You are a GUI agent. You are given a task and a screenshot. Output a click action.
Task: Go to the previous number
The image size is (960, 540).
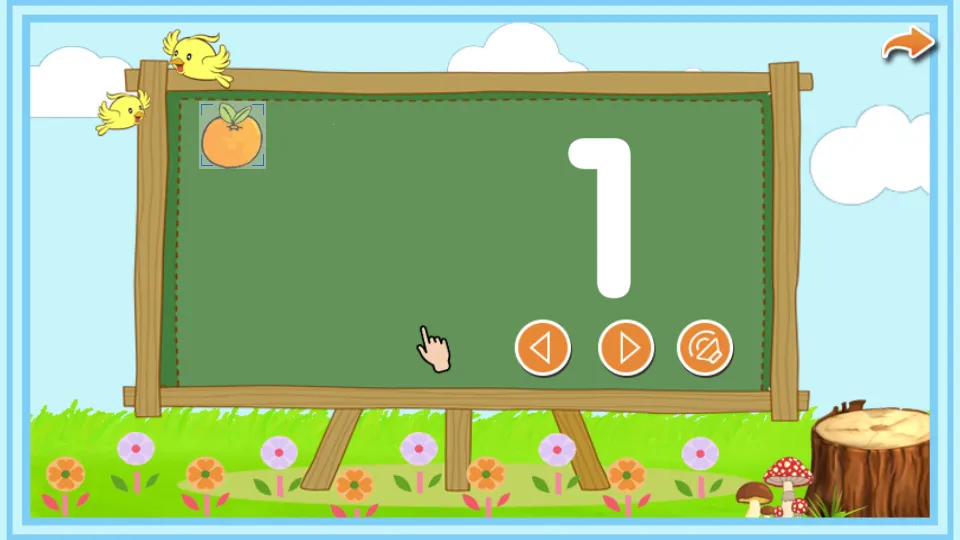coord(542,348)
